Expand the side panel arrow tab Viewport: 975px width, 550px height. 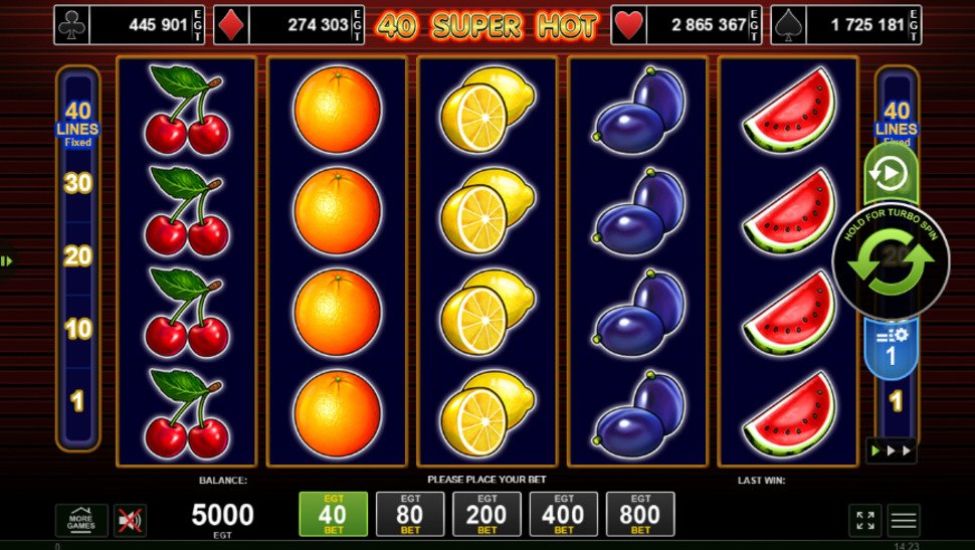(7, 261)
